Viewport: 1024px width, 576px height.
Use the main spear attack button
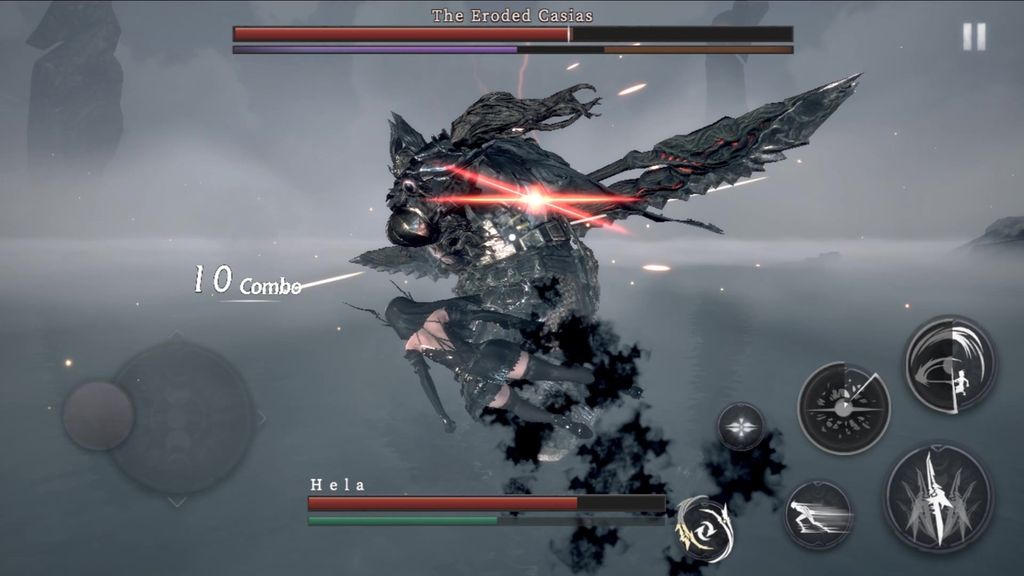coord(937,497)
